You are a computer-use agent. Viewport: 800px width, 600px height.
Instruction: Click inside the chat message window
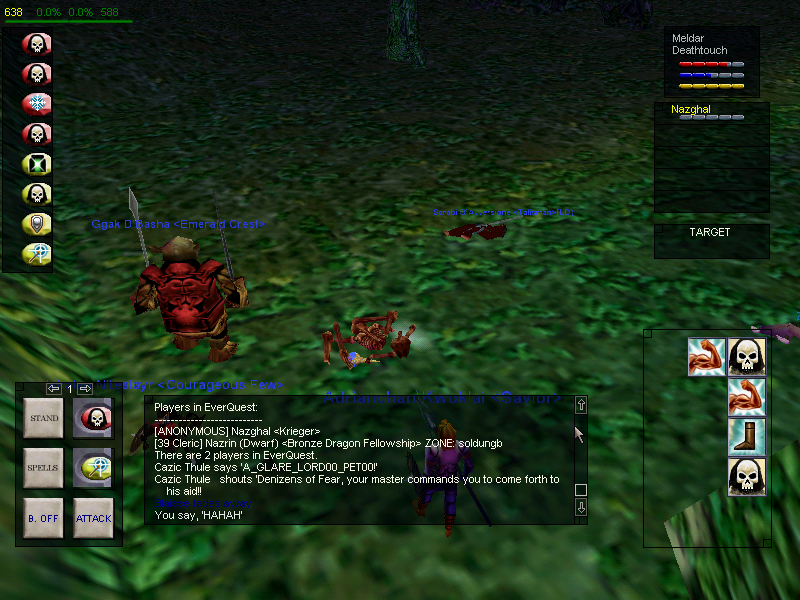pyautogui.click(x=360, y=460)
